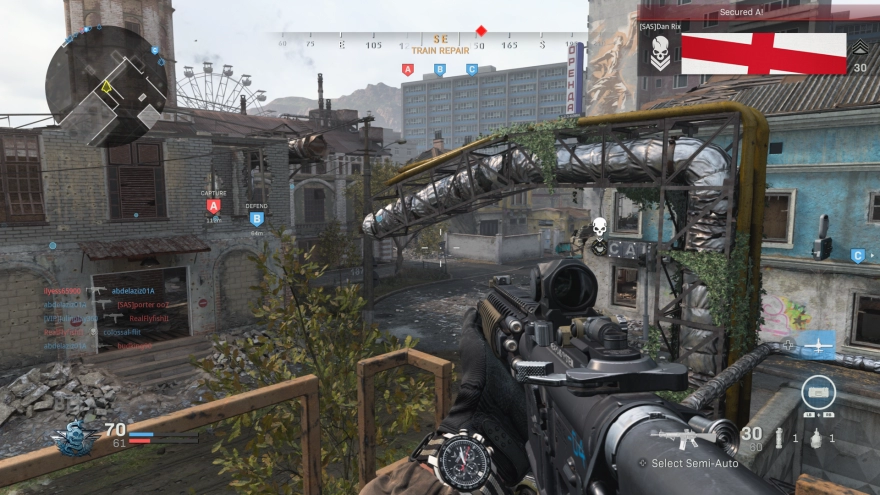The image size is (880, 495).
Task: Click the blue C objective marker
Action: pyautogui.click(x=857, y=256)
